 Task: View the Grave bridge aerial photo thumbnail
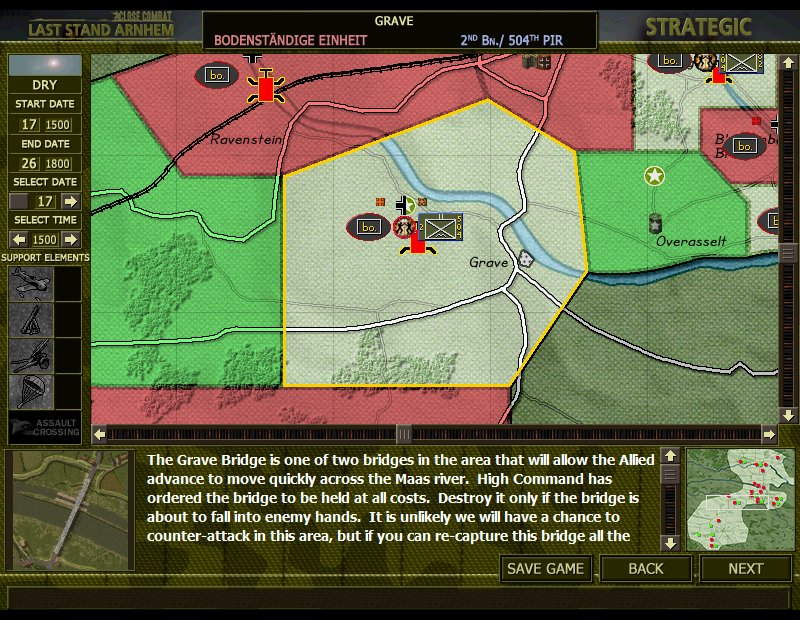tap(69, 510)
